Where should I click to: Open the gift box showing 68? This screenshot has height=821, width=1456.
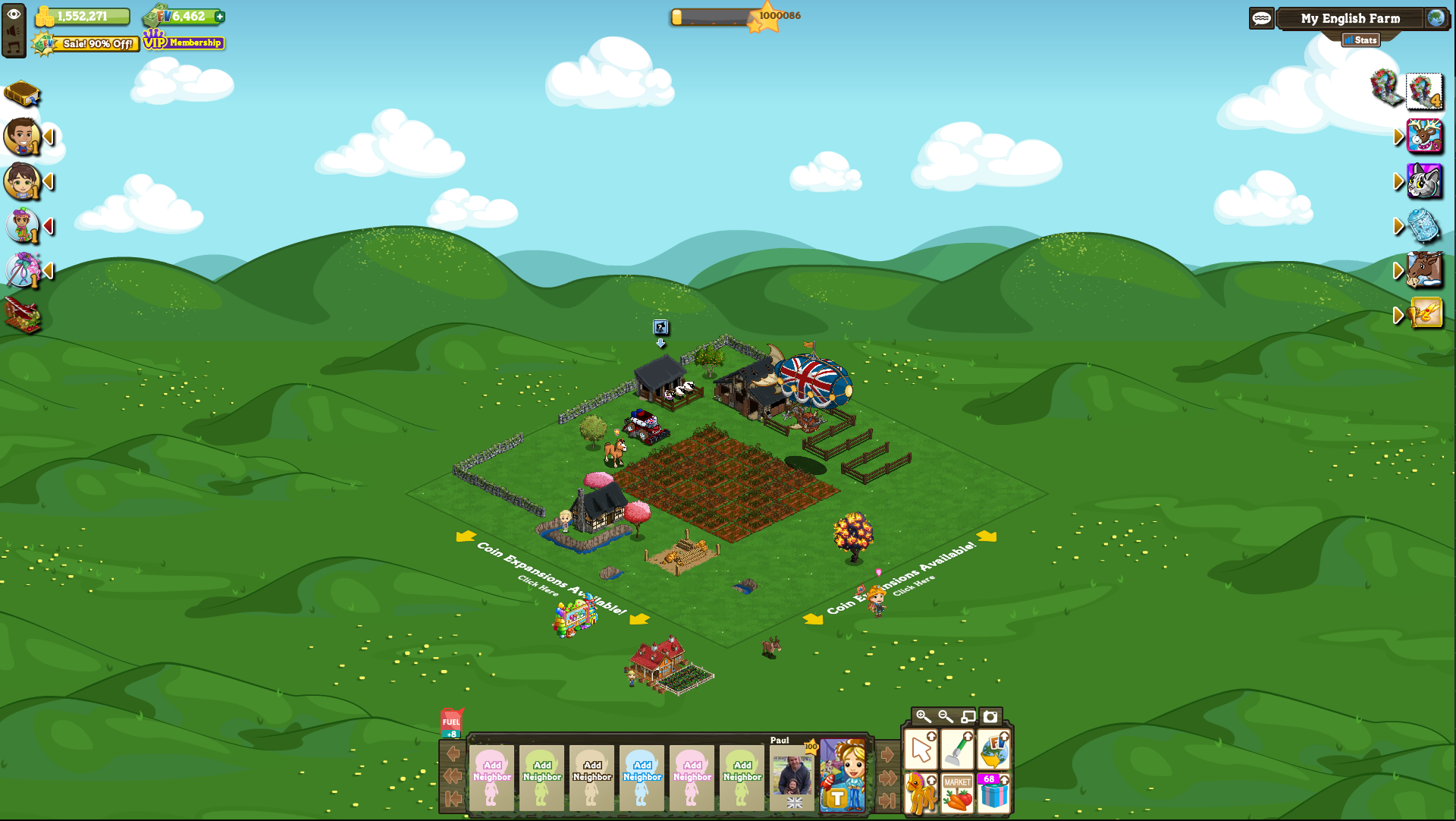(x=993, y=794)
